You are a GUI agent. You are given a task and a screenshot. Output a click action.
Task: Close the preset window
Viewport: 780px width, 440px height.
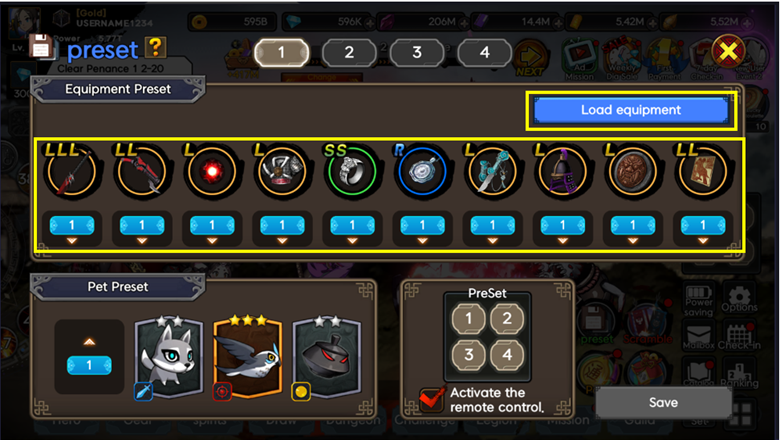(x=729, y=51)
